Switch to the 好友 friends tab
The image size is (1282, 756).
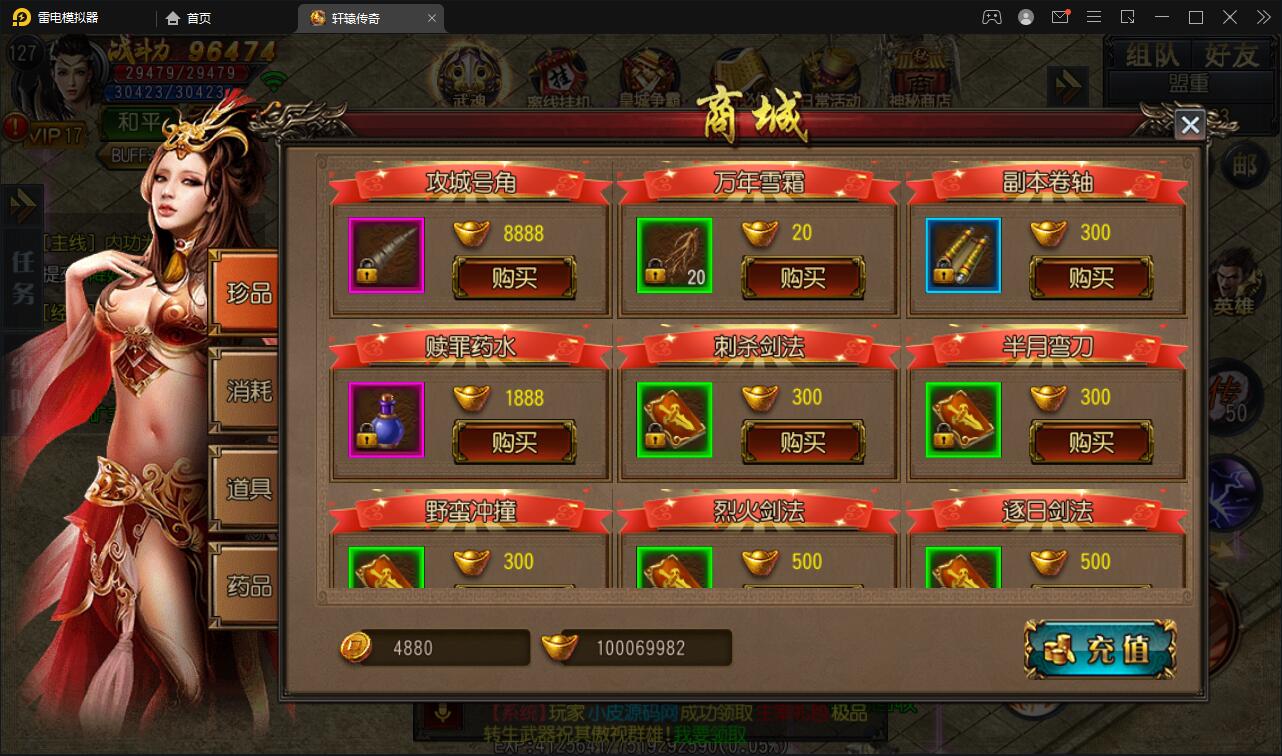[x=1231, y=56]
